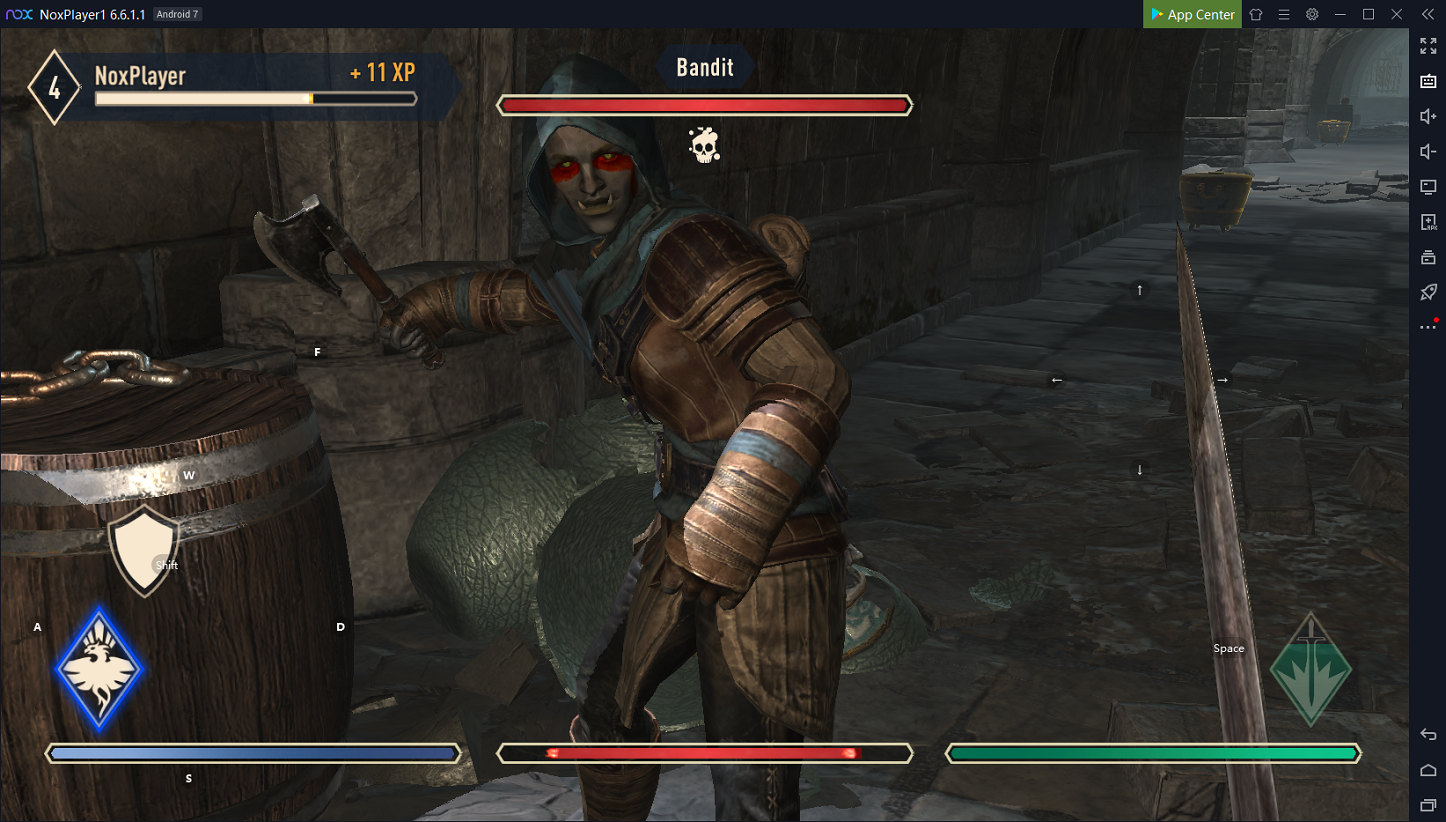This screenshot has width=1446, height=822.
Task: Show Android recent apps
Action: (x=1428, y=805)
